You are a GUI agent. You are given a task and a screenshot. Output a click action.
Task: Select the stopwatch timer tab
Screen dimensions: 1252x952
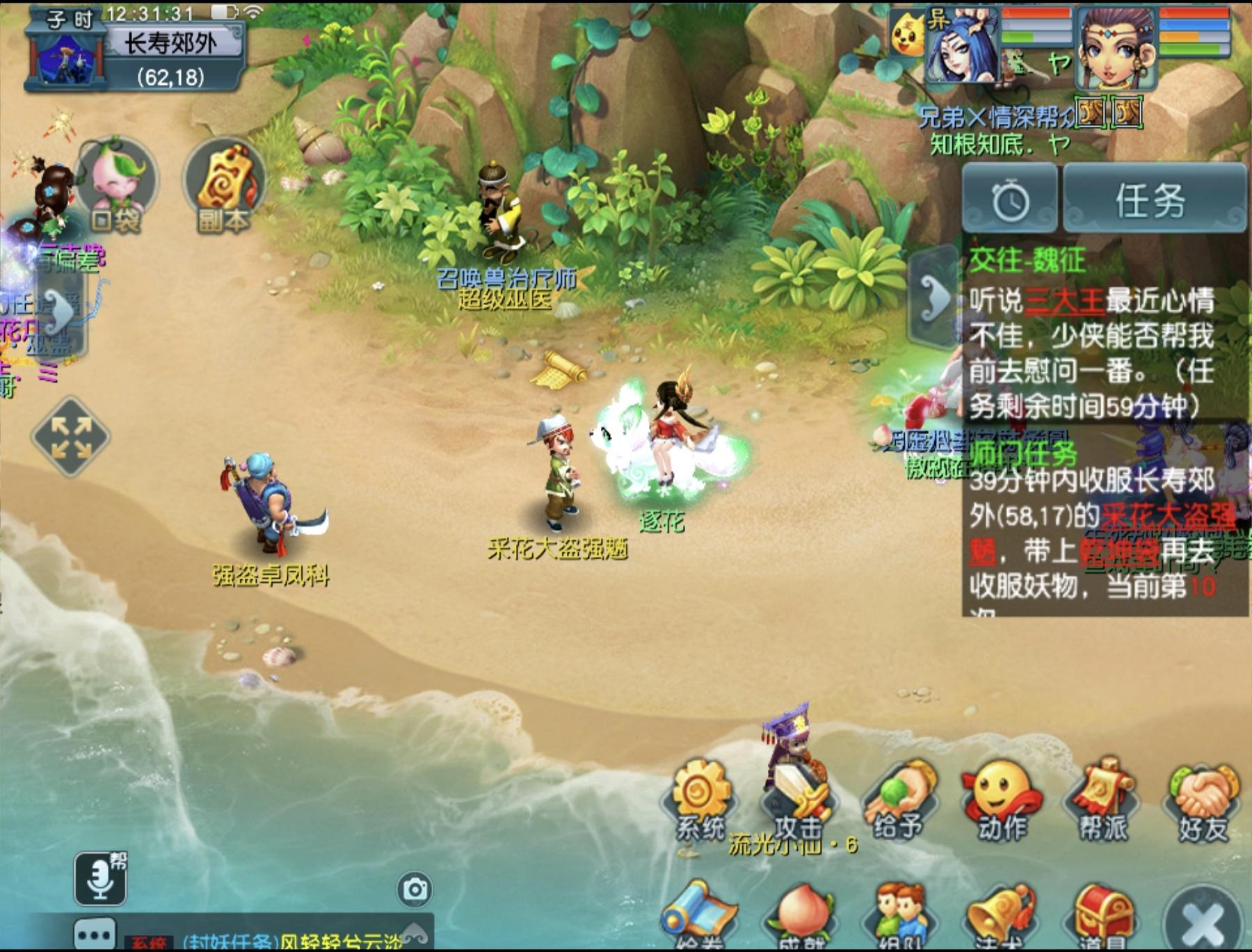tap(1010, 200)
